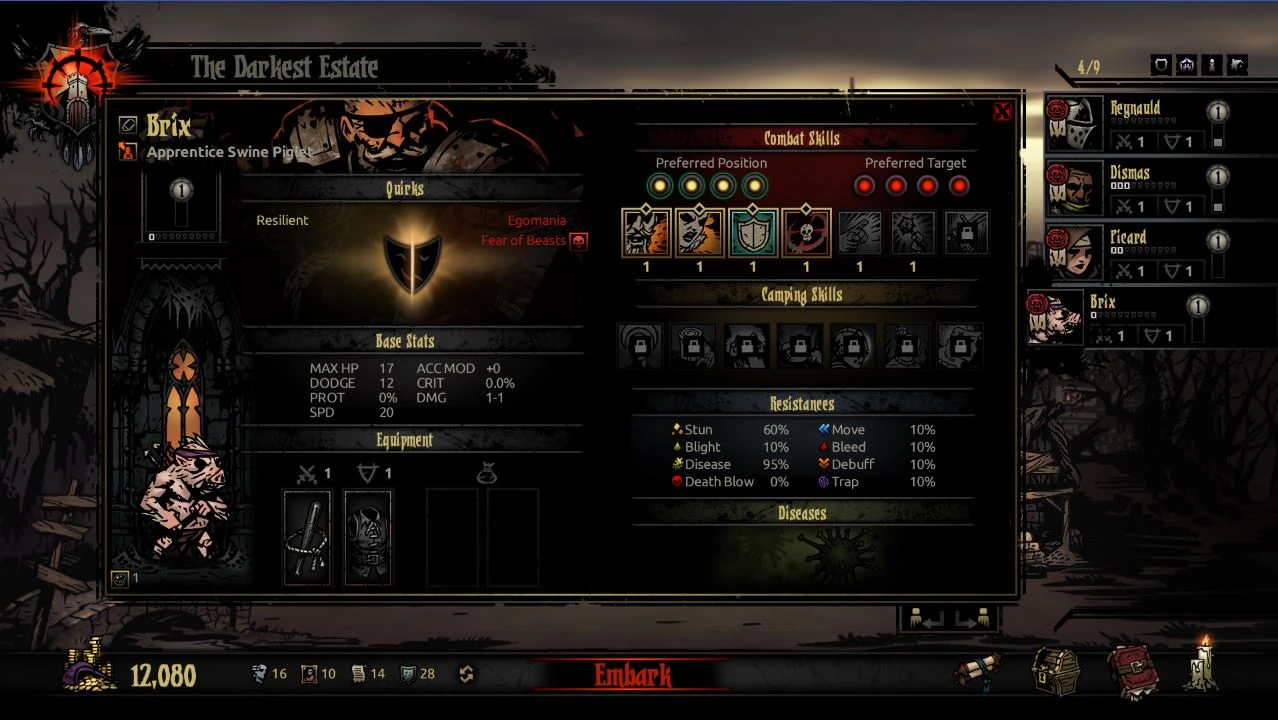Select the equipped armor slot
Viewport: 1278px width, 720px height.
368,537
